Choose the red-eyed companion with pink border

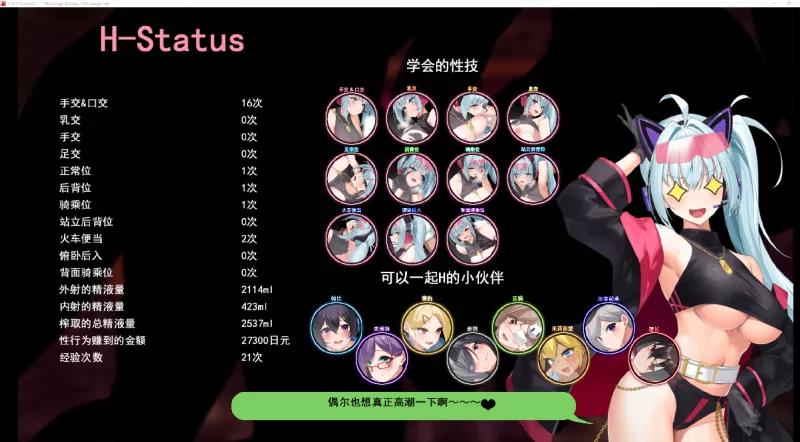coord(654,357)
